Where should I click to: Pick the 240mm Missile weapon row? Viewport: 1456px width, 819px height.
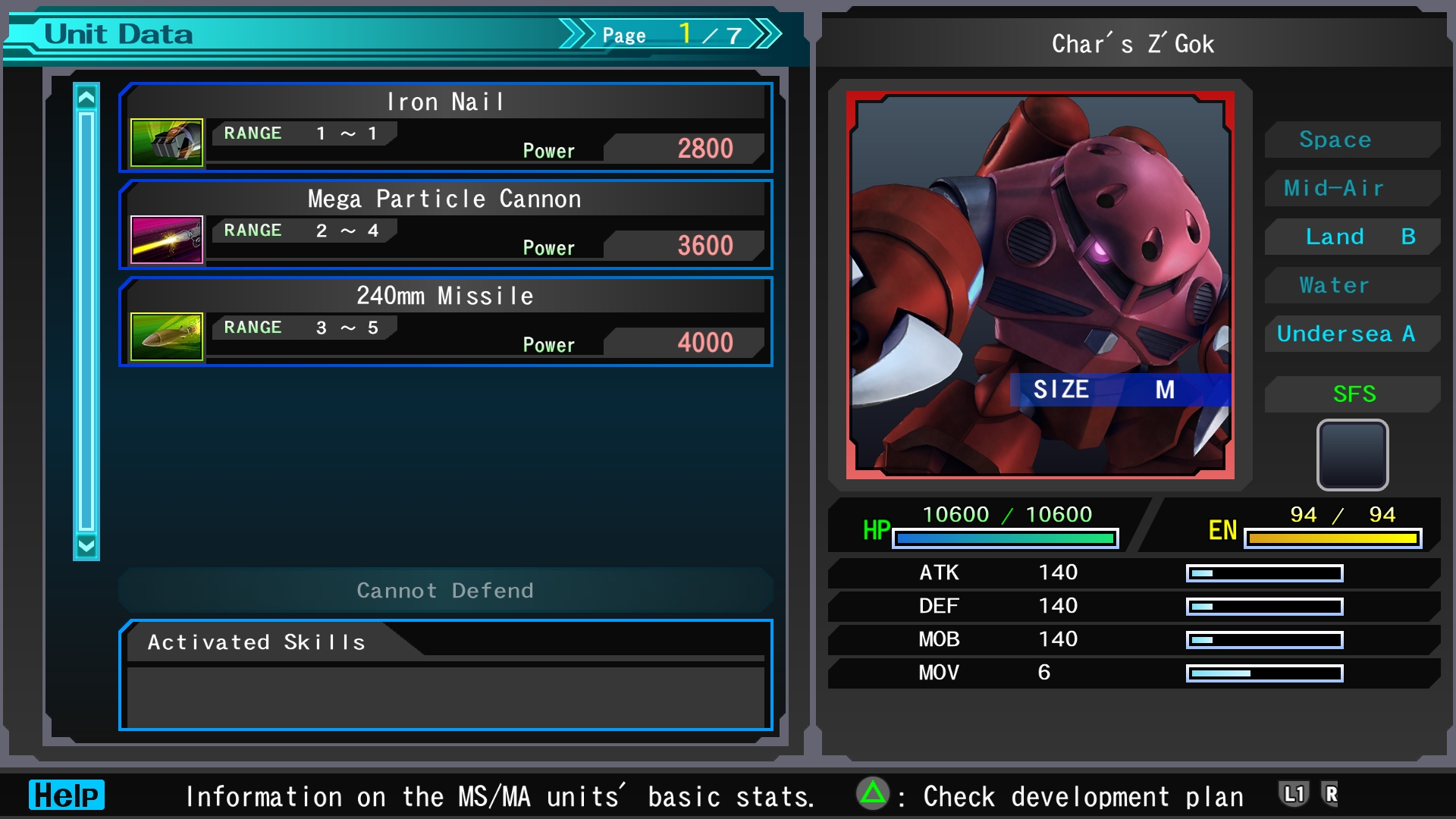pyautogui.click(x=446, y=322)
